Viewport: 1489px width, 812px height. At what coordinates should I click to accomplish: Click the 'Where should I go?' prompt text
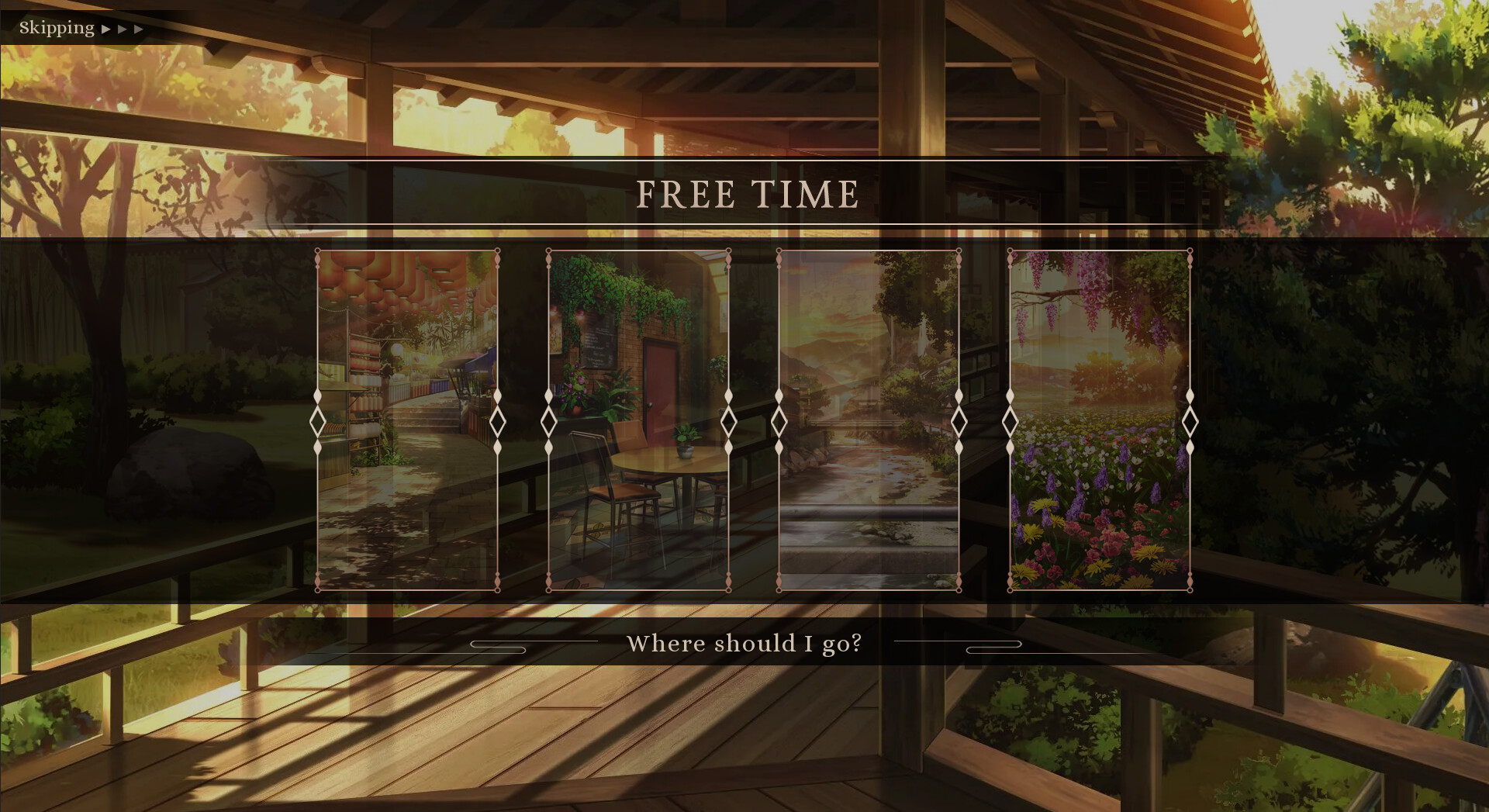pyautogui.click(x=744, y=643)
